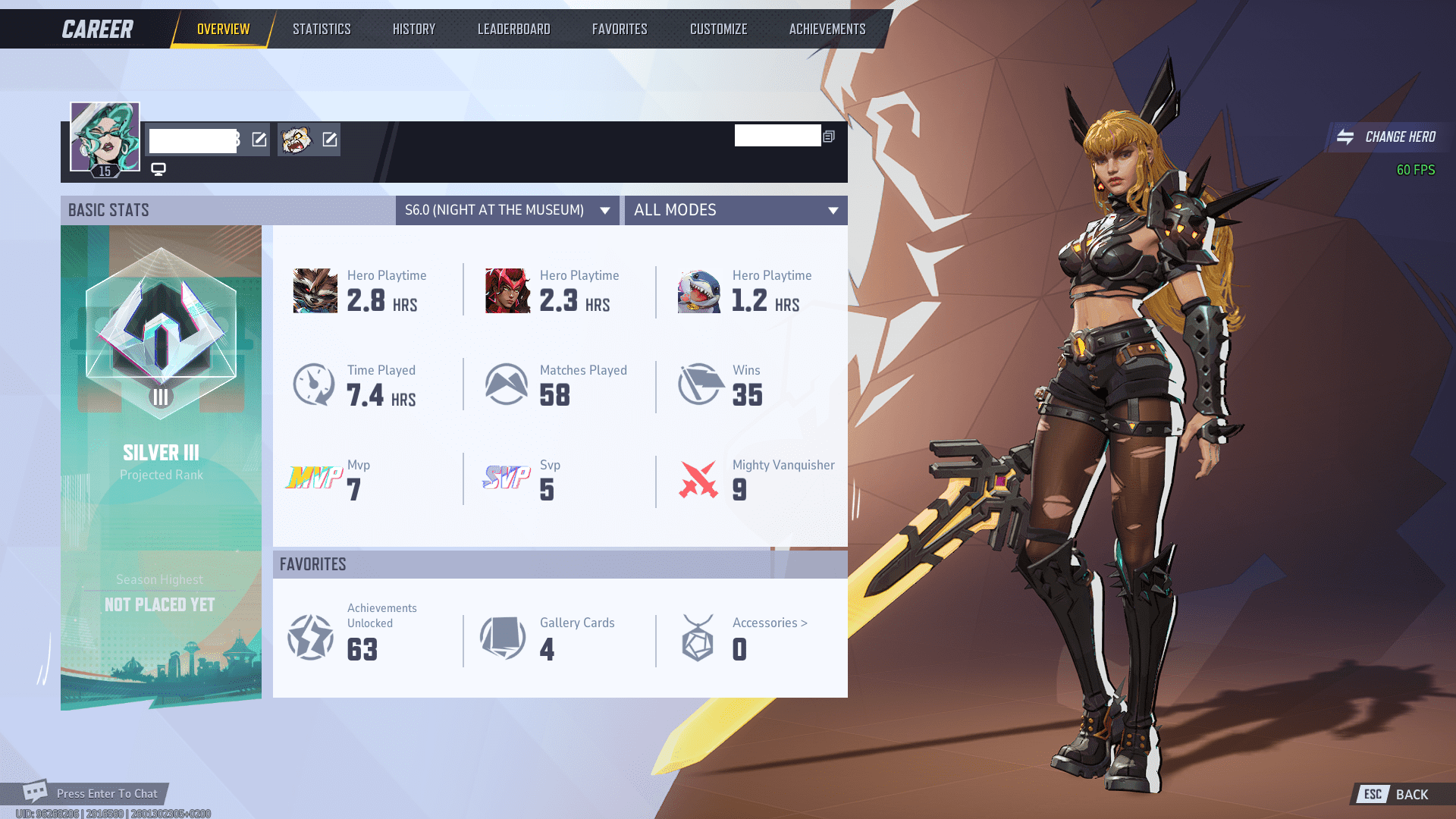Expand the All Modes dropdown
Viewport: 1456px width, 819px height.
[x=735, y=210]
